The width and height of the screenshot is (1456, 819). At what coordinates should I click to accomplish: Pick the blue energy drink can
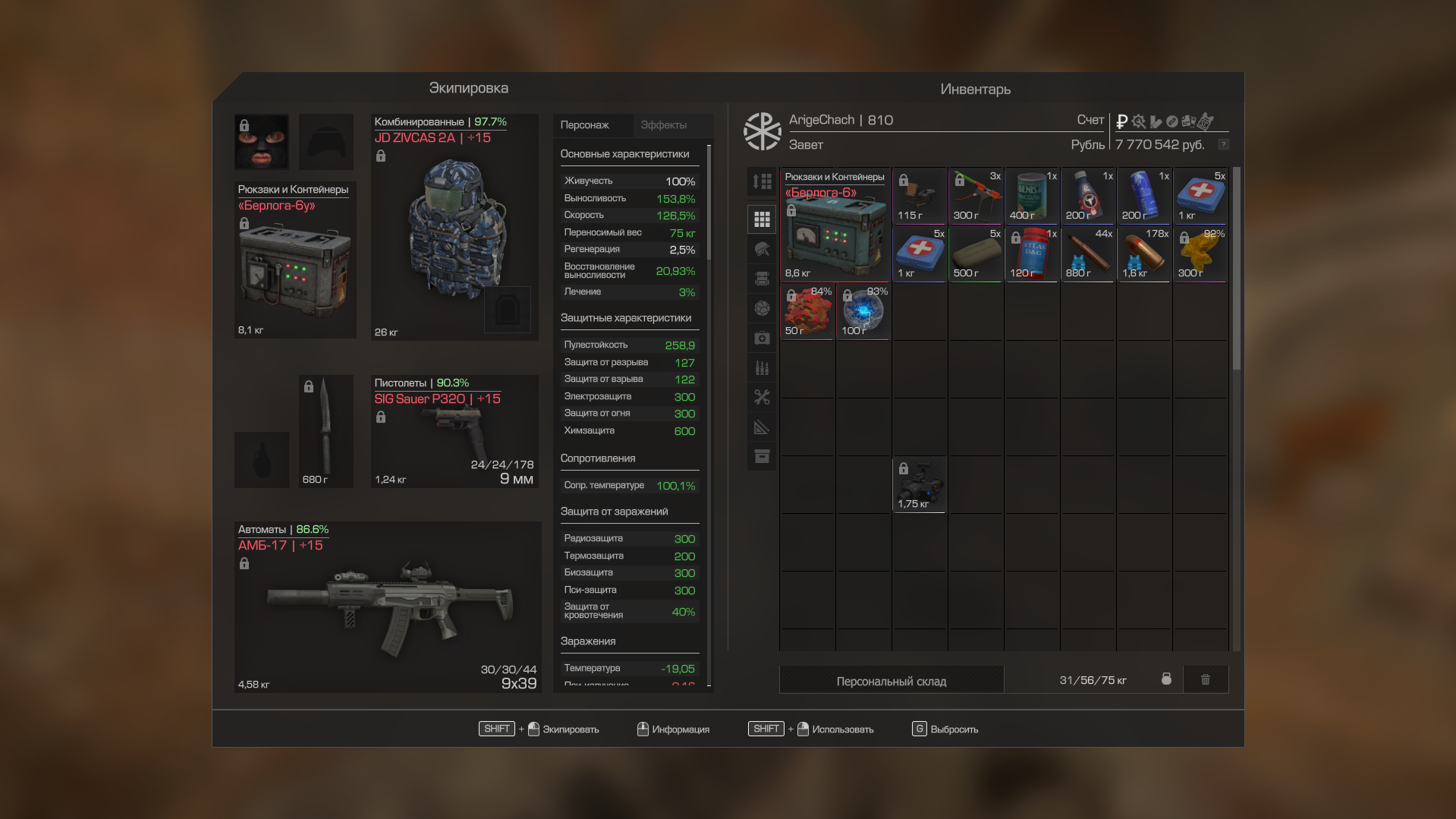(1144, 196)
